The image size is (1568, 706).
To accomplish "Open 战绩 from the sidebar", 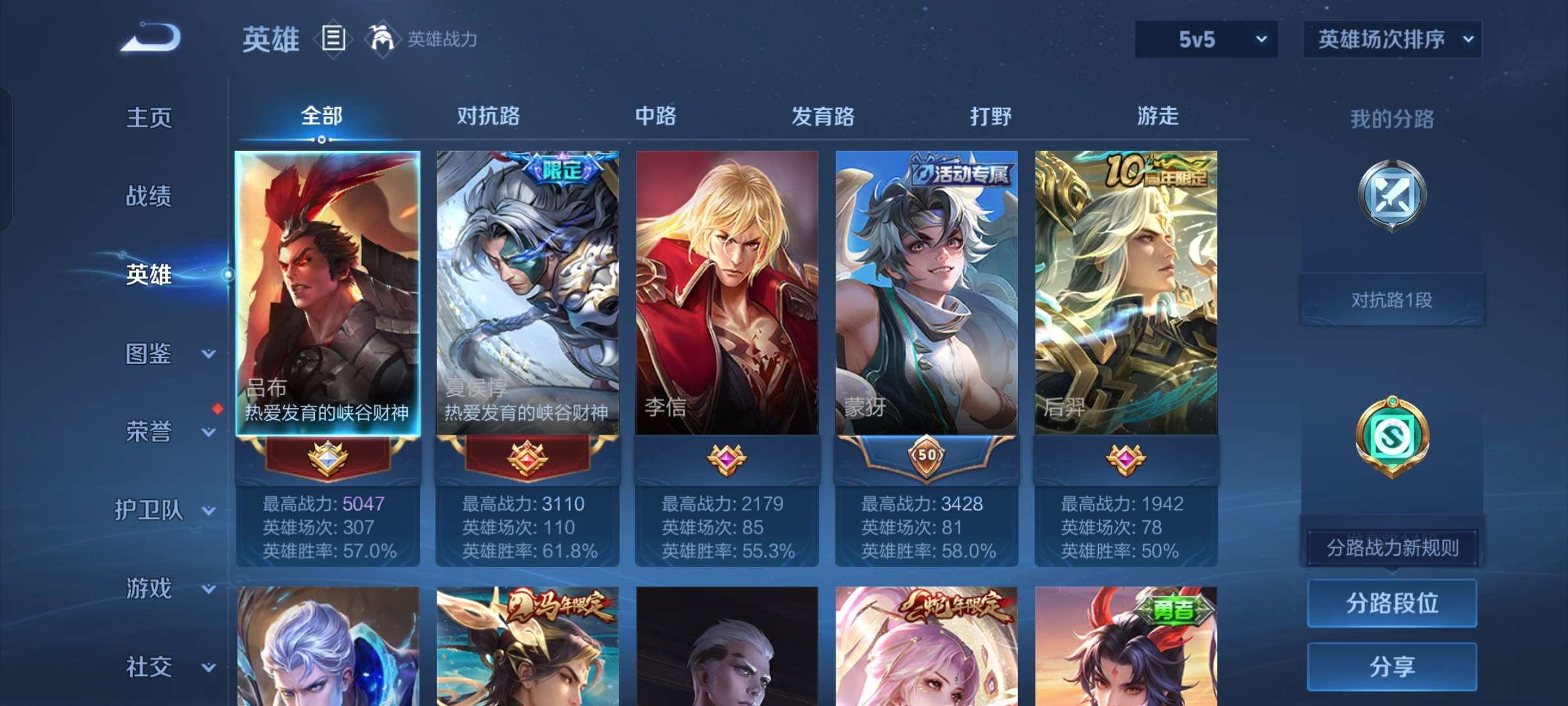I will (148, 196).
